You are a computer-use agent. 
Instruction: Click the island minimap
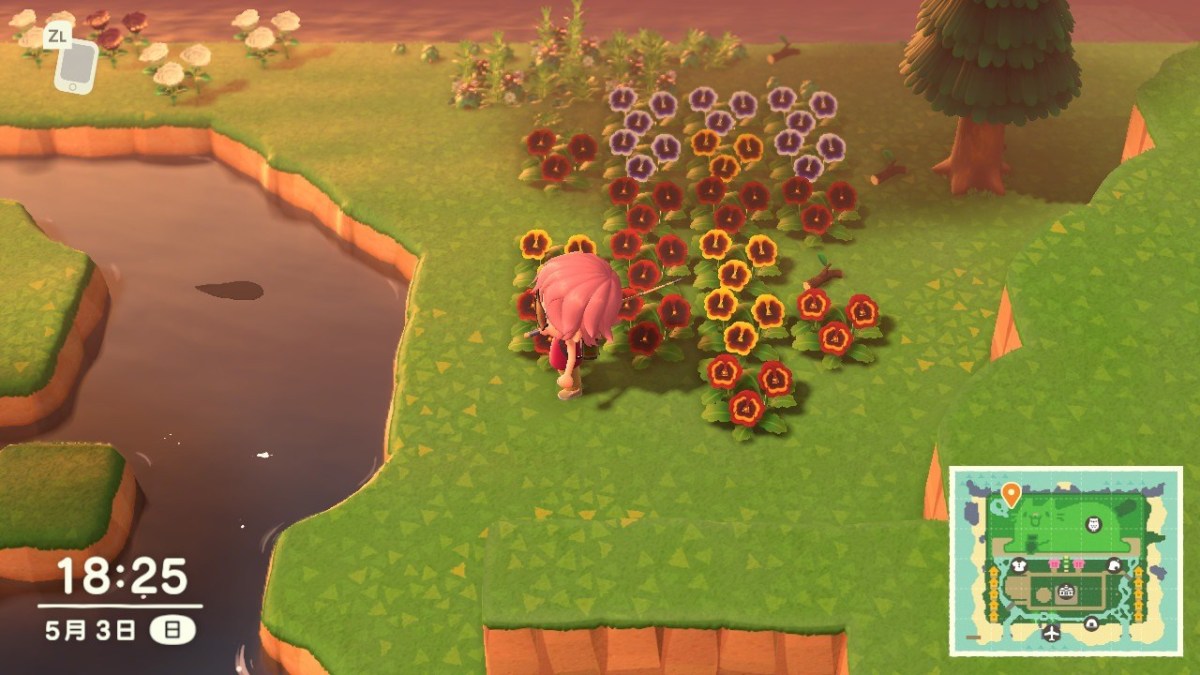pyautogui.click(x=1066, y=560)
